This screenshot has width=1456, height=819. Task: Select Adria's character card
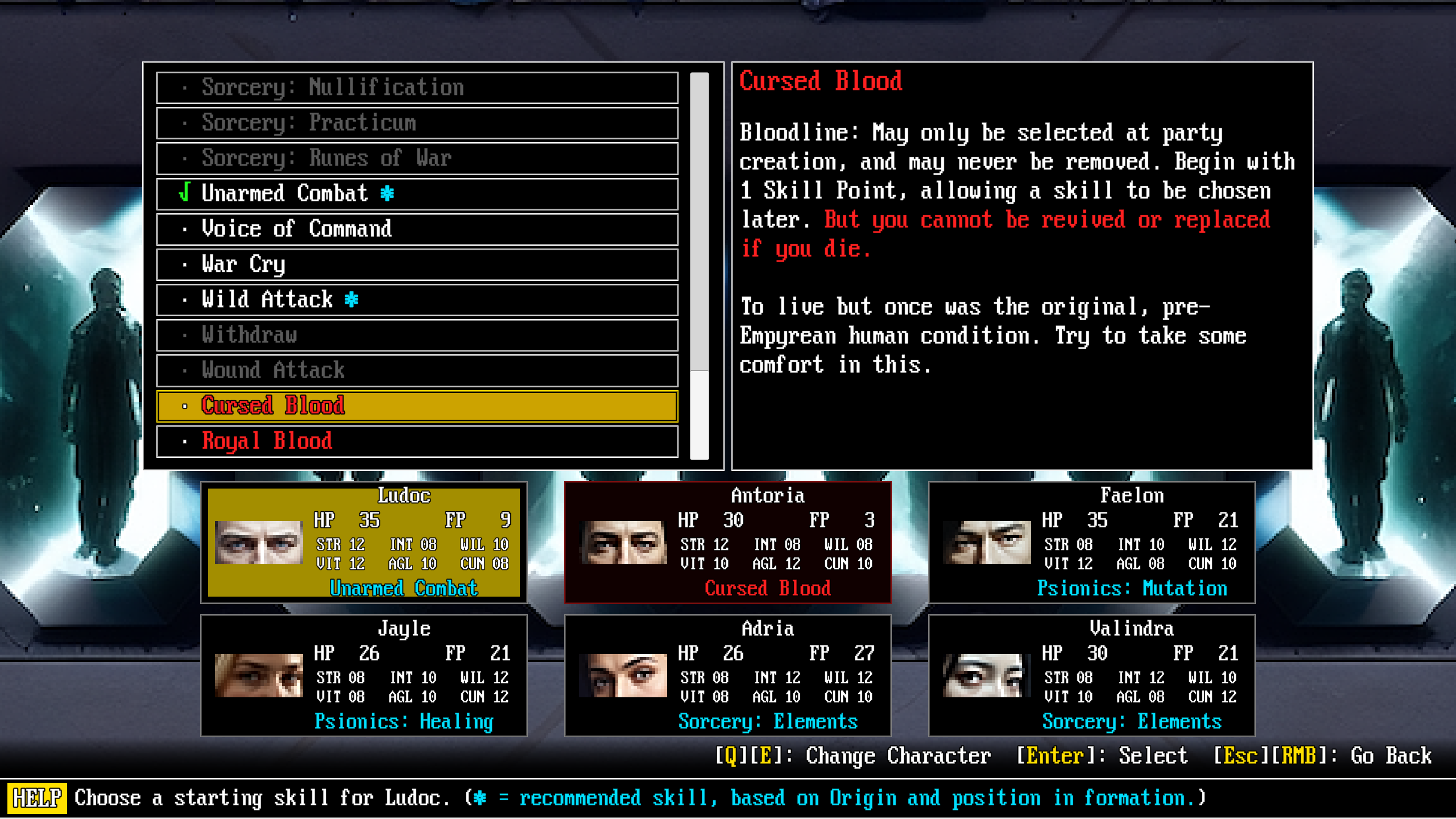point(727,675)
